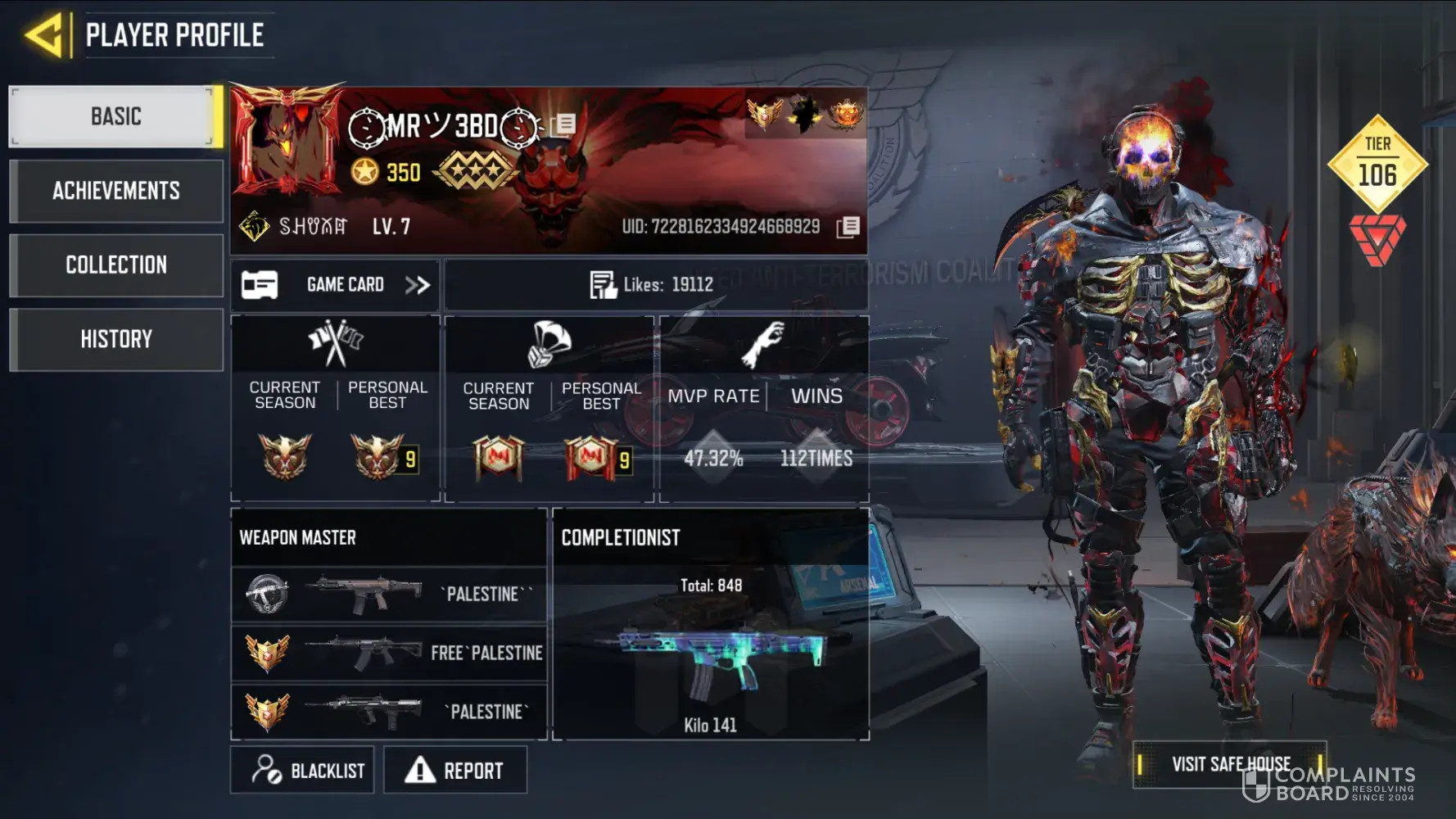Copy the player UID

pos(848,227)
